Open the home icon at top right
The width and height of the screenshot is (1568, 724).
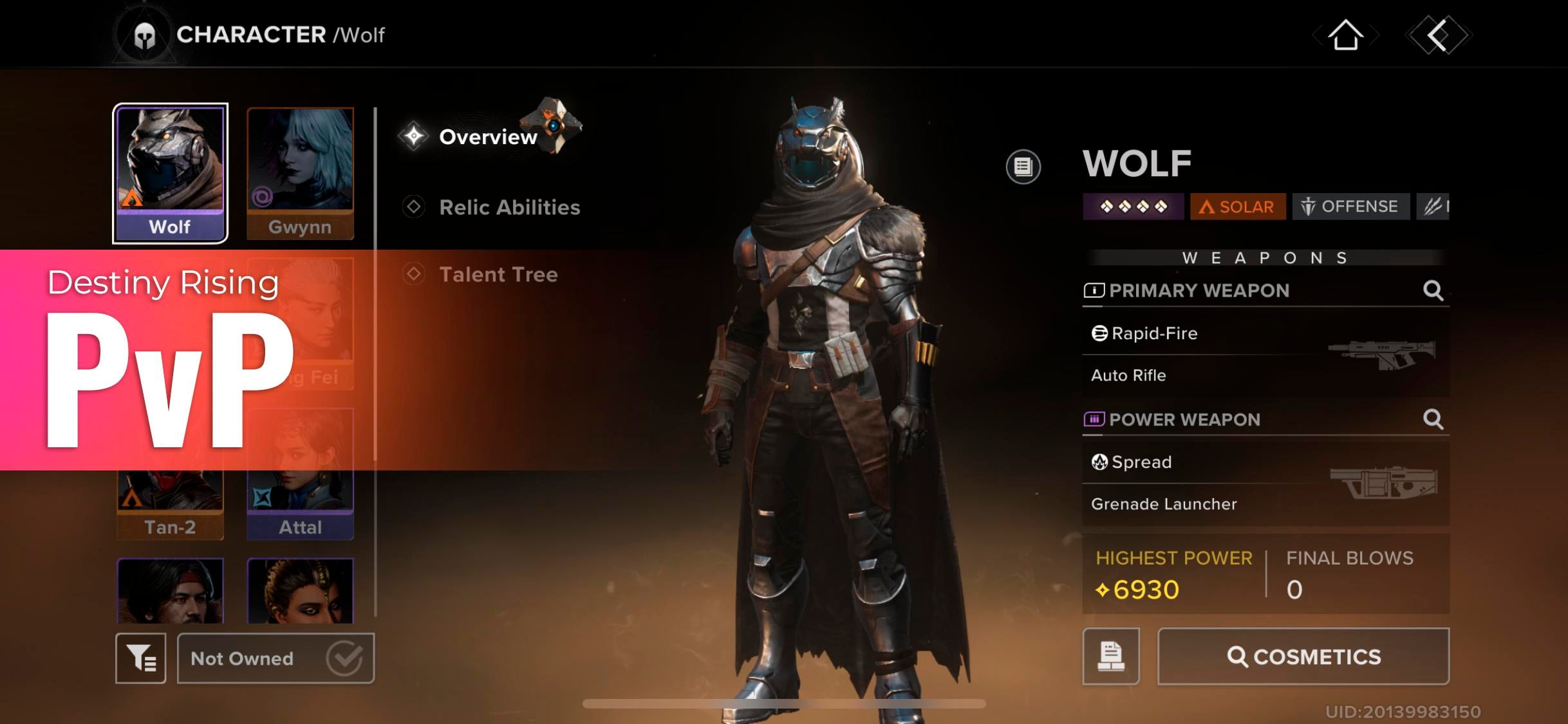click(1346, 35)
